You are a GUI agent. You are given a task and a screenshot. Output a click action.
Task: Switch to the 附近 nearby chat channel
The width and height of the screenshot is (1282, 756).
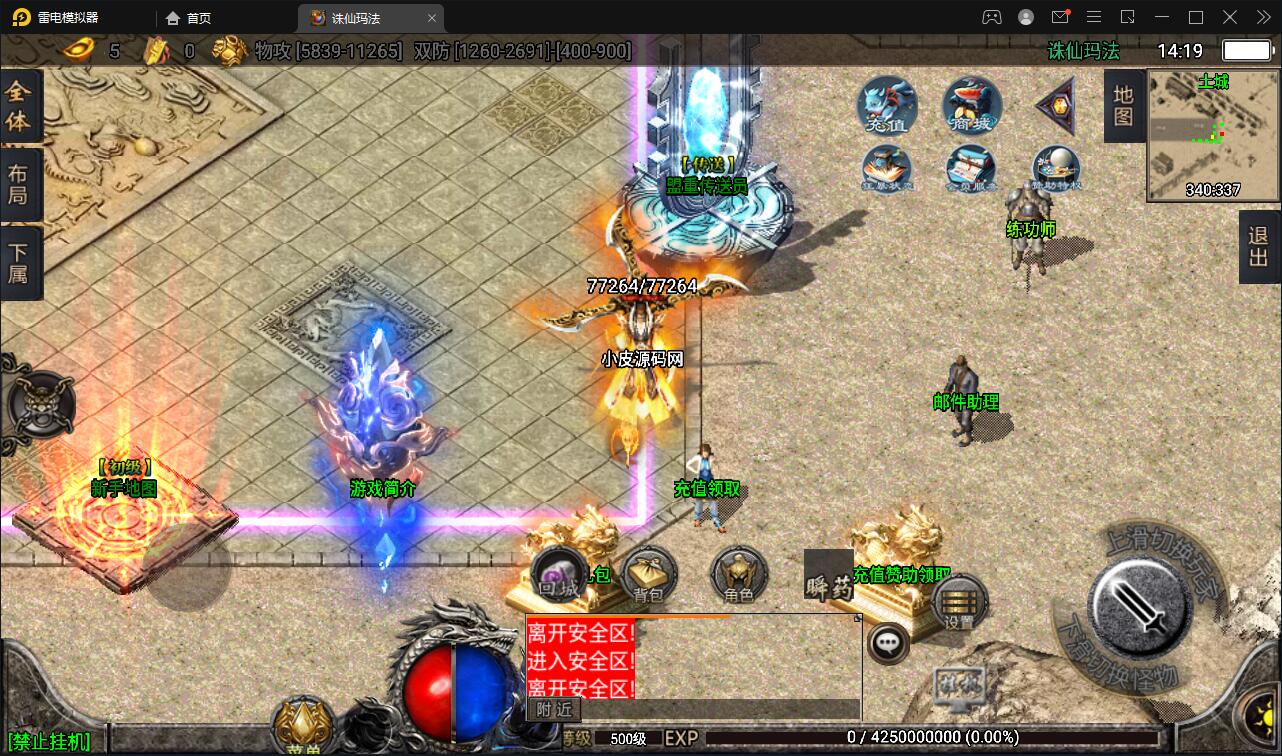(x=554, y=709)
